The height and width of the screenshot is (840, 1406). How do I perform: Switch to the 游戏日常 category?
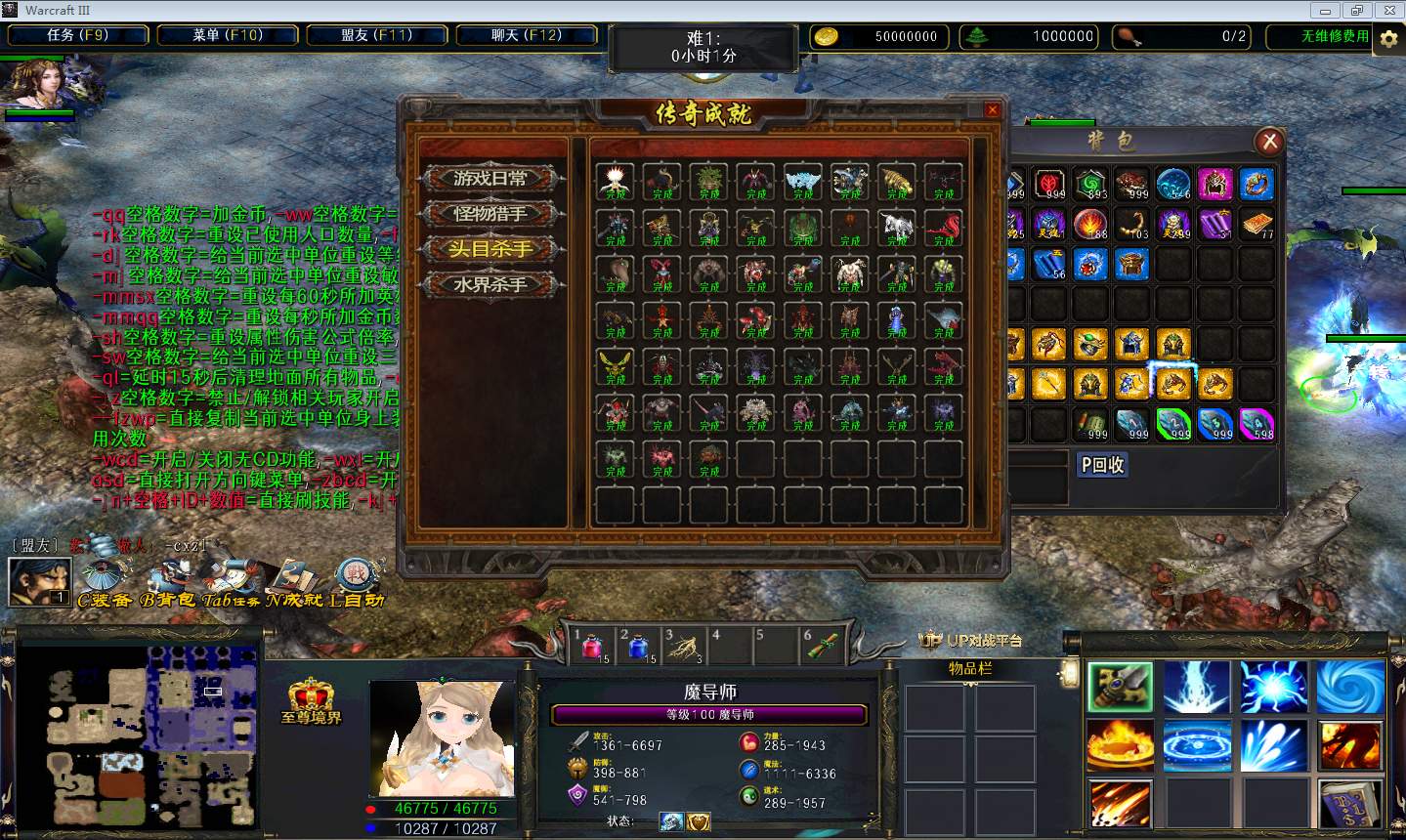[x=490, y=179]
